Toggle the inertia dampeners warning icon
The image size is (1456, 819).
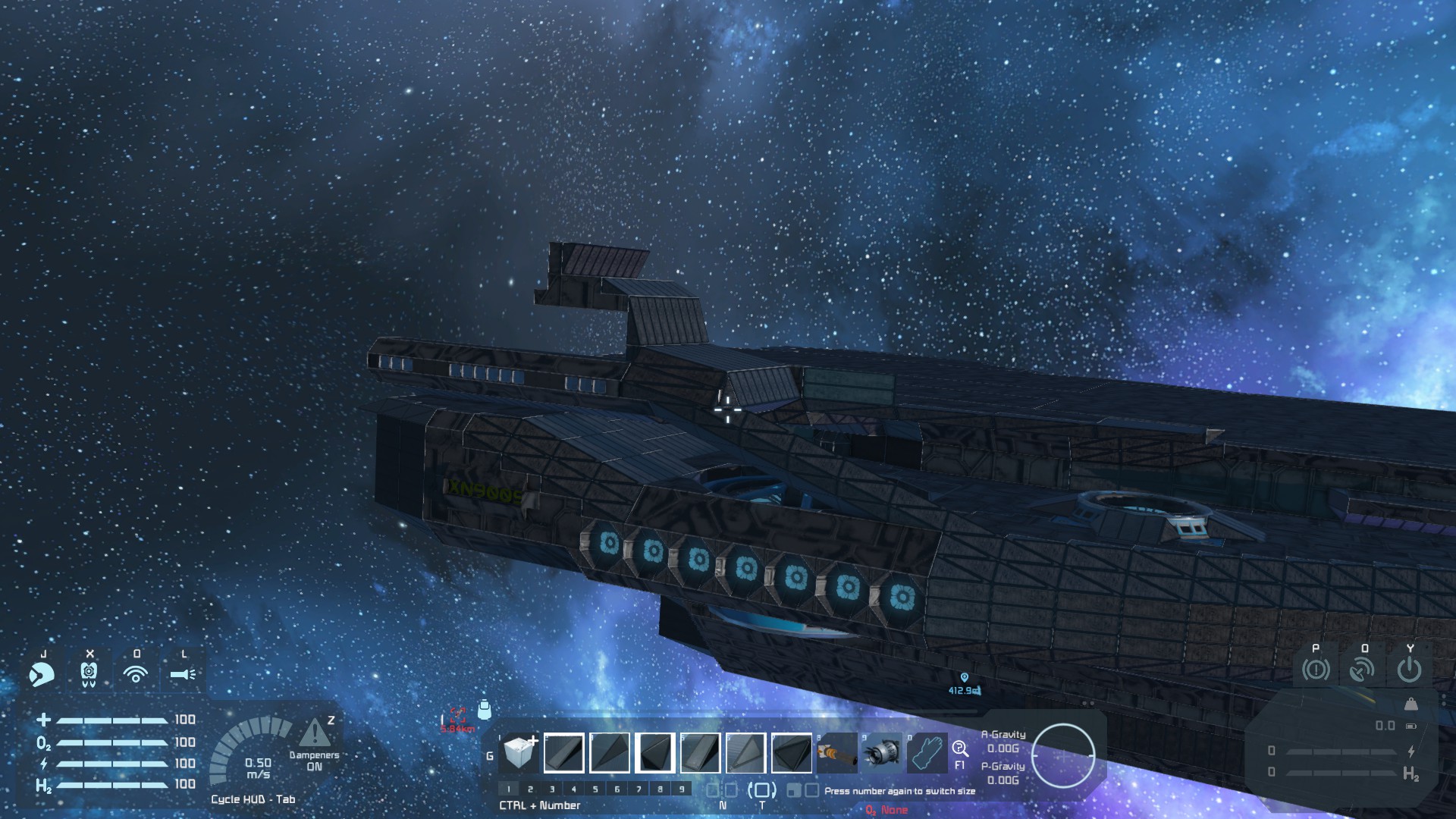pos(313,733)
